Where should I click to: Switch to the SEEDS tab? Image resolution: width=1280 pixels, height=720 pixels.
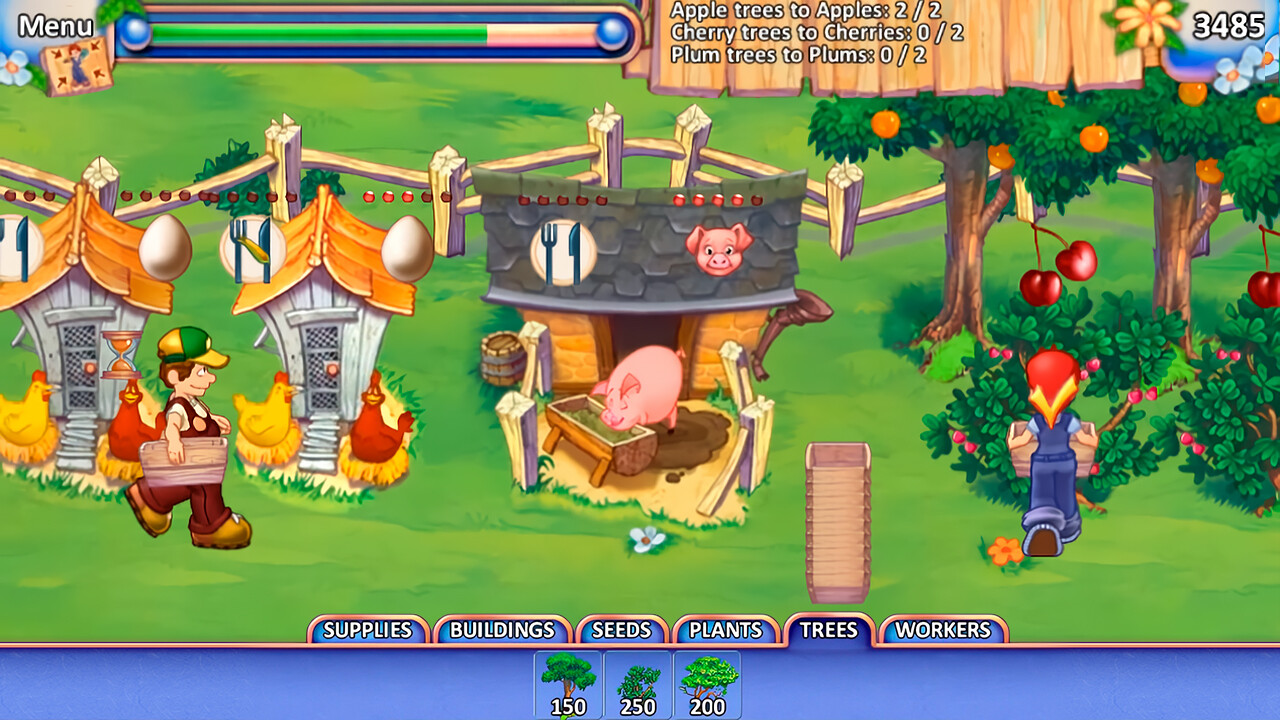pos(620,630)
